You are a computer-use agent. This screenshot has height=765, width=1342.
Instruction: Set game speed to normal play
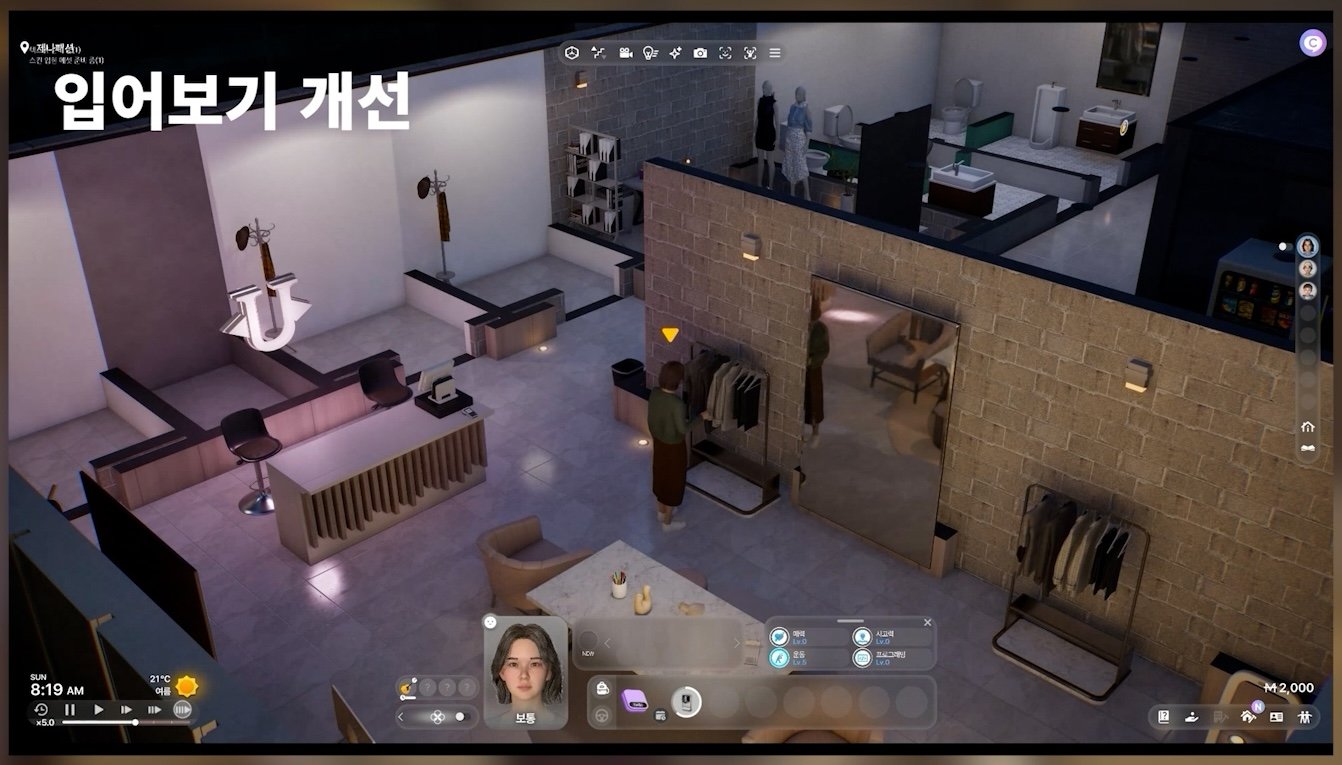point(98,709)
